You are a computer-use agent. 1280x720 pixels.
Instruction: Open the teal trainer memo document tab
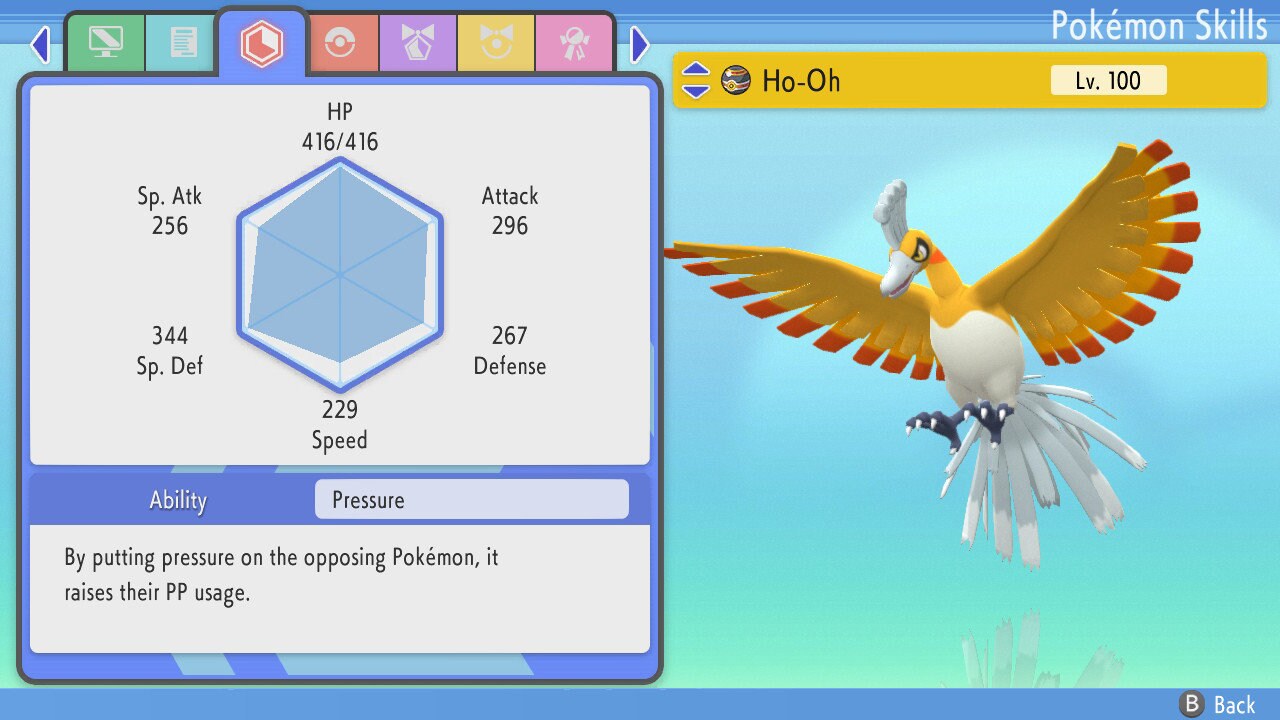[183, 43]
